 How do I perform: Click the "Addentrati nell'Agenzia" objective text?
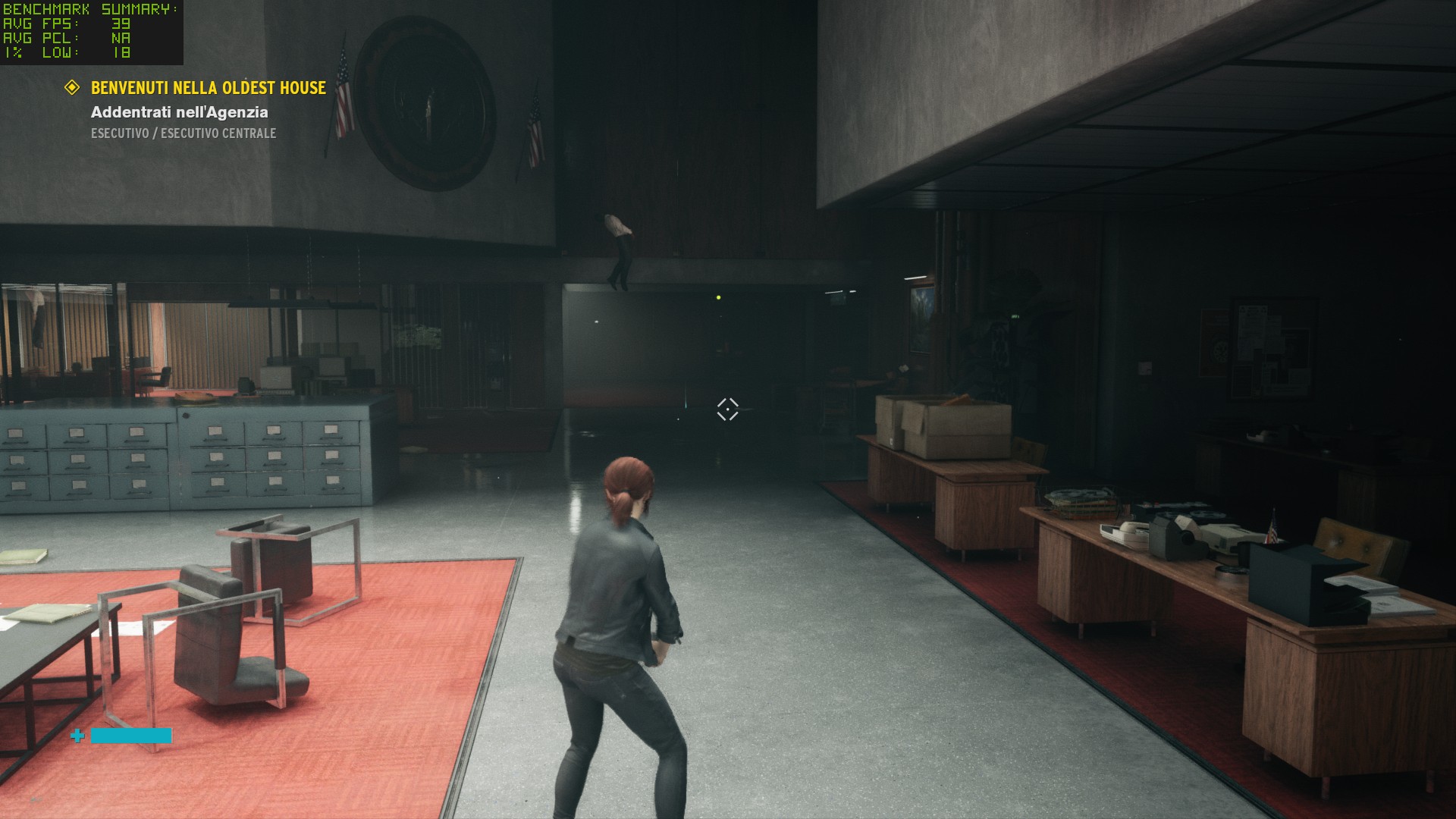pyautogui.click(x=179, y=112)
